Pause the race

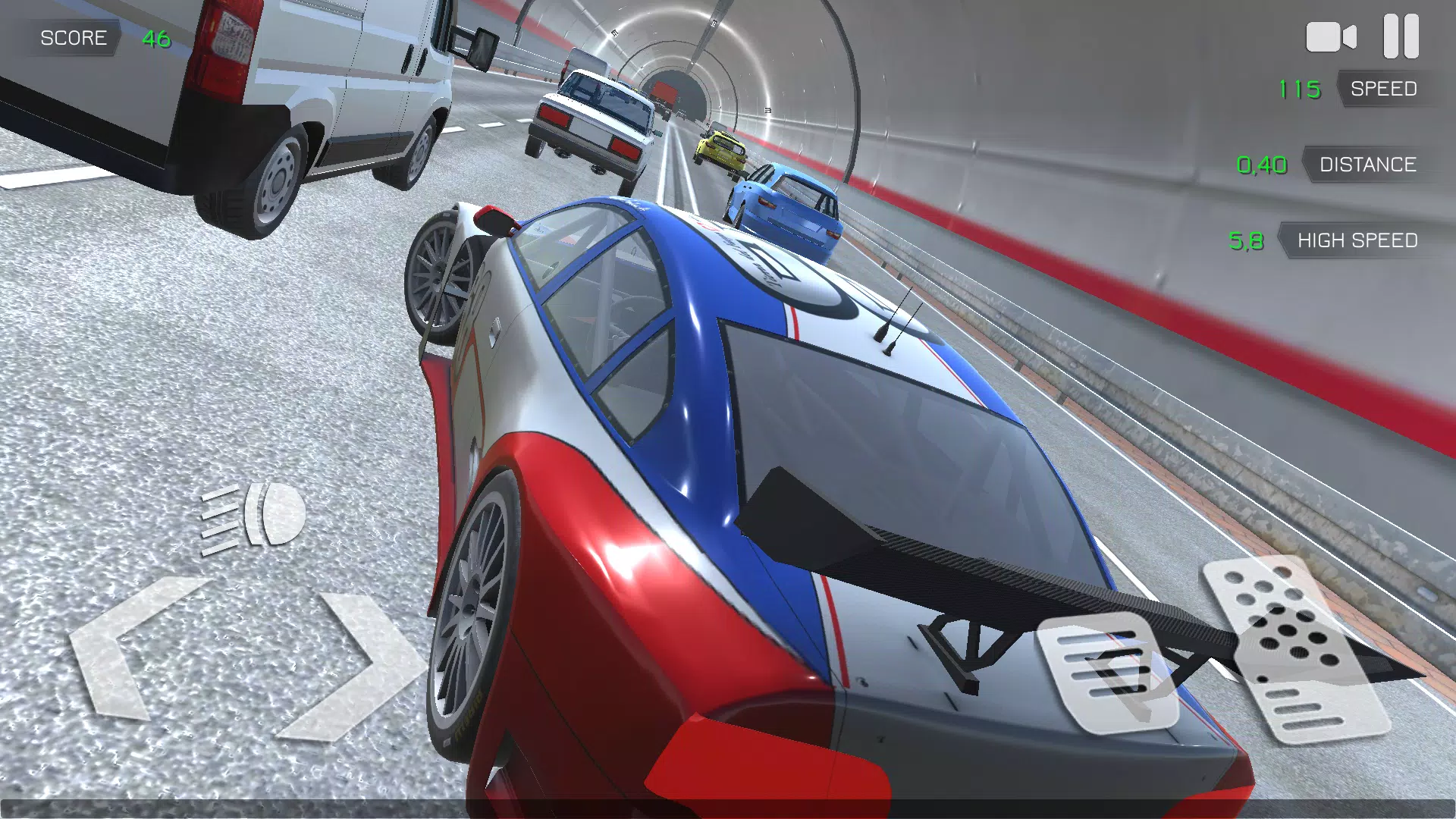[x=1401, y=36]
